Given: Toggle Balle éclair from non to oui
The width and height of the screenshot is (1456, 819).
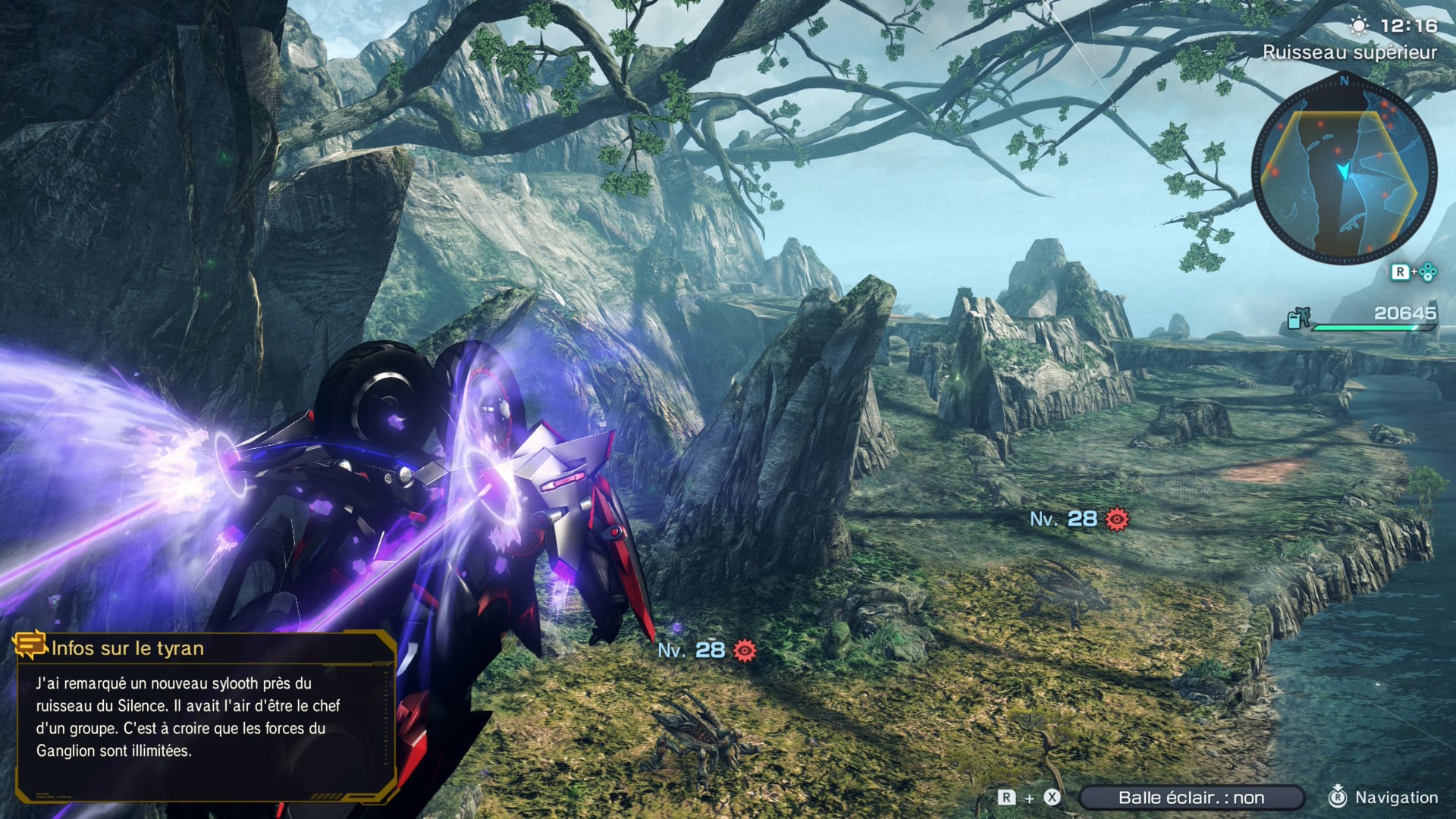Looking at the screenshot, I should coord(1191,798).
